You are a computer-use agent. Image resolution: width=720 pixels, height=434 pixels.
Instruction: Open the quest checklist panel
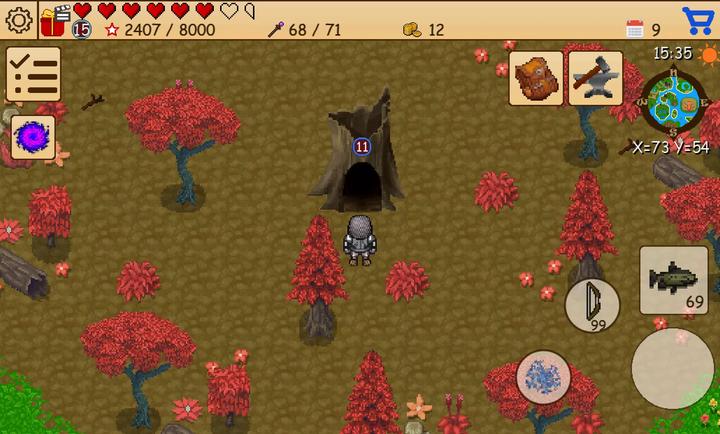pos(33,75)
